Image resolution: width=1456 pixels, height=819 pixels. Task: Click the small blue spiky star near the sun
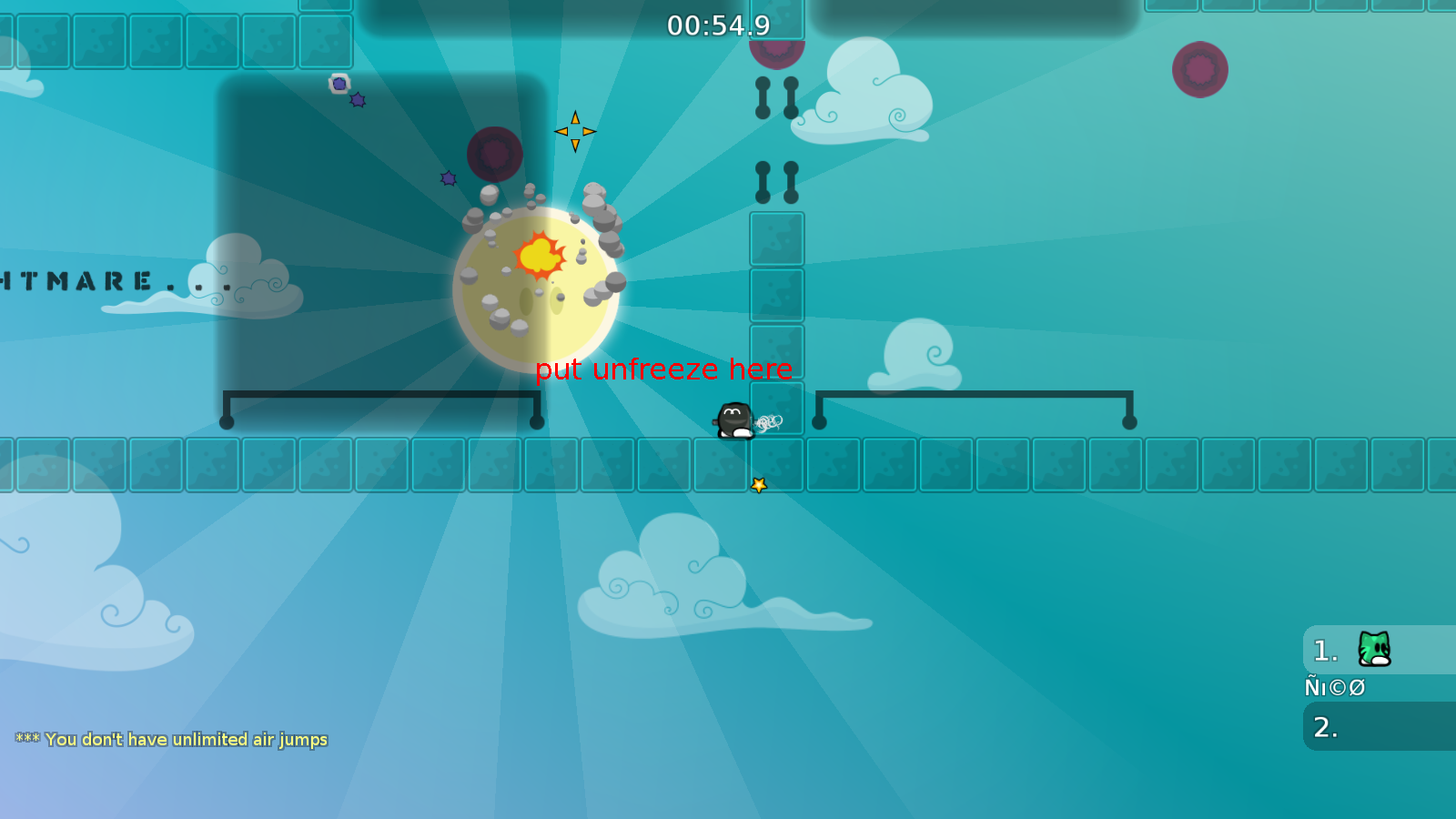coord(448,177)
